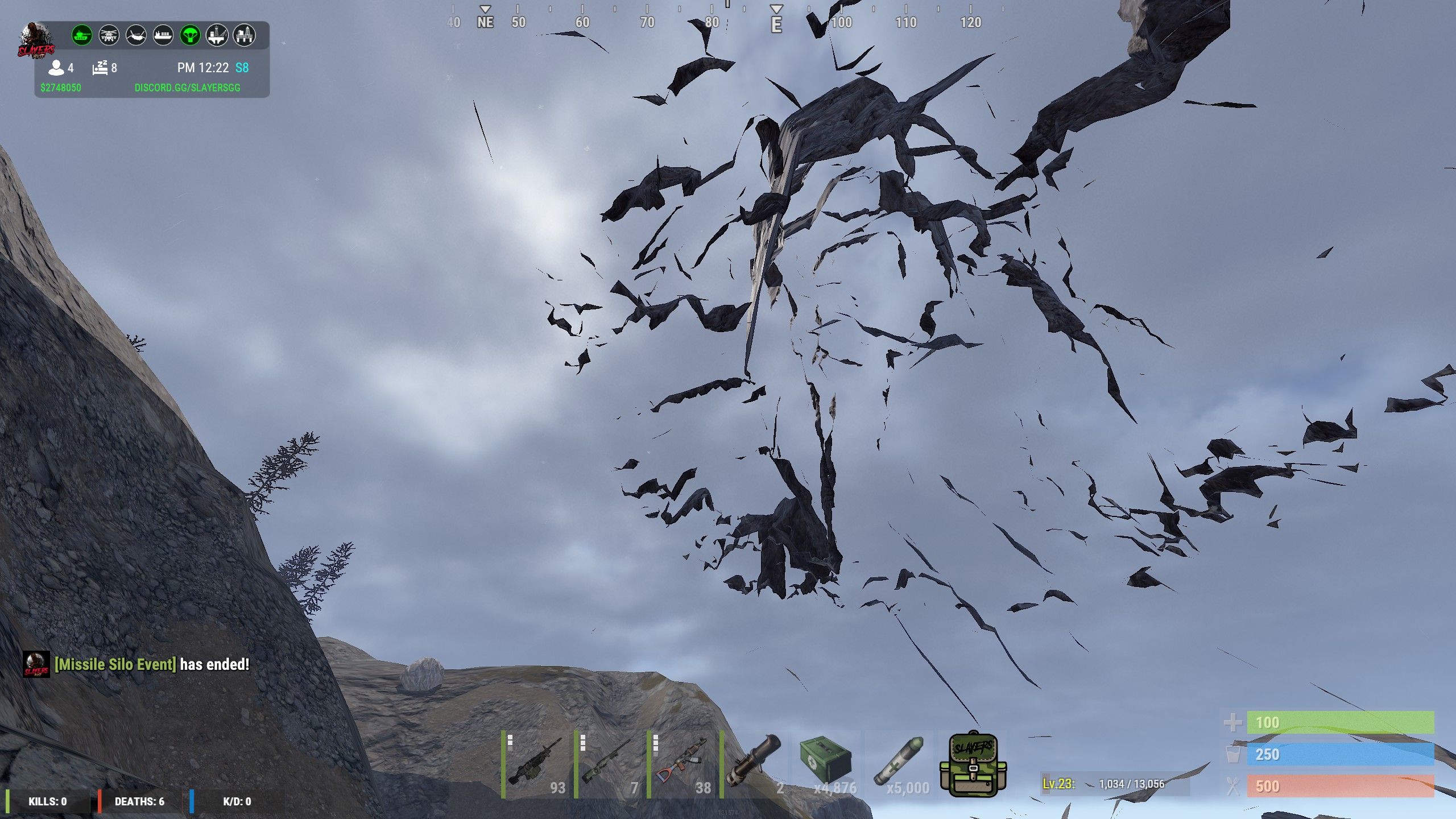Click the cargo ship event icon
This screenshot has height=819, width=1456.
pyautogui.click(x=163, y=35)
